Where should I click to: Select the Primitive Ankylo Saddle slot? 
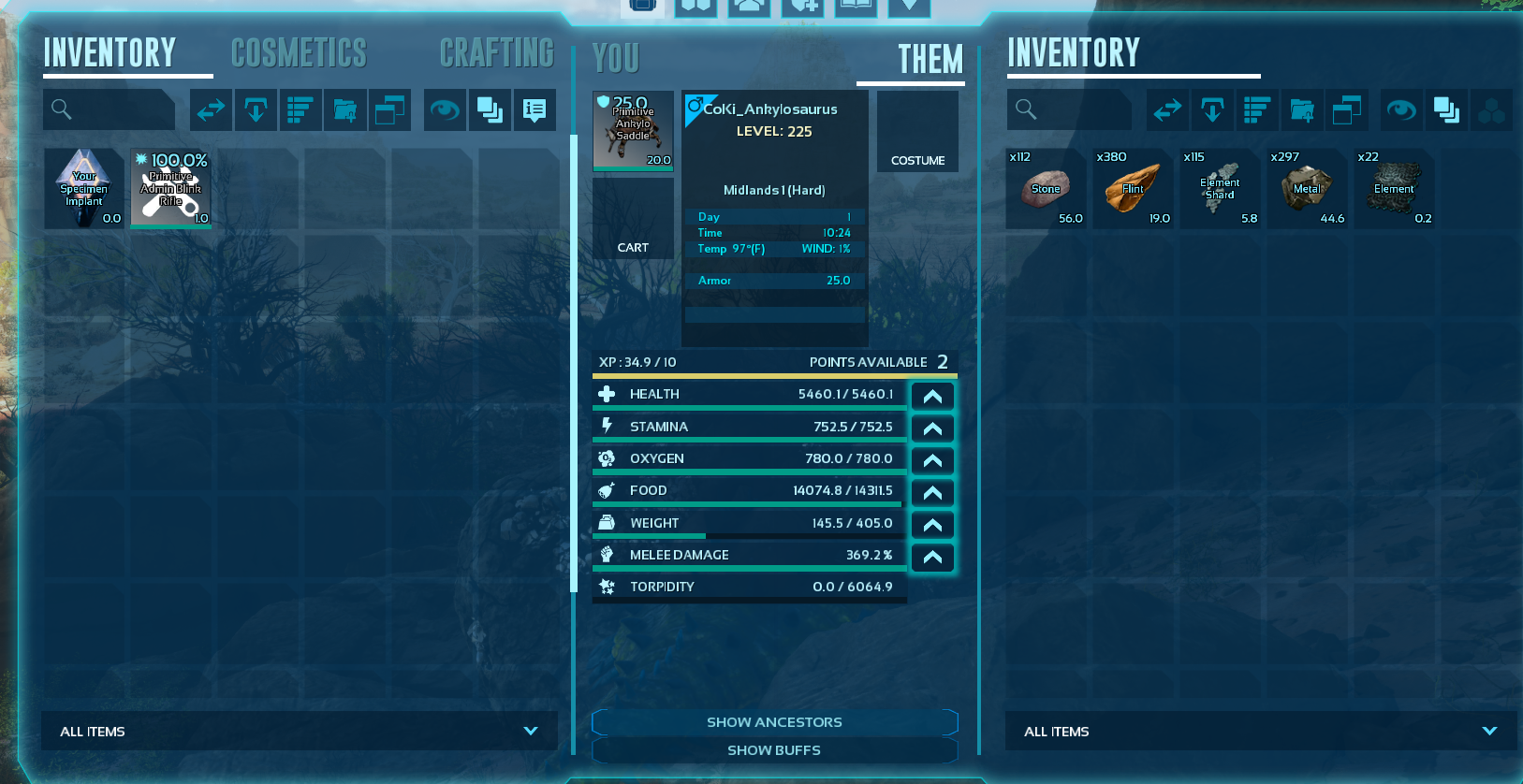point(633,130)
